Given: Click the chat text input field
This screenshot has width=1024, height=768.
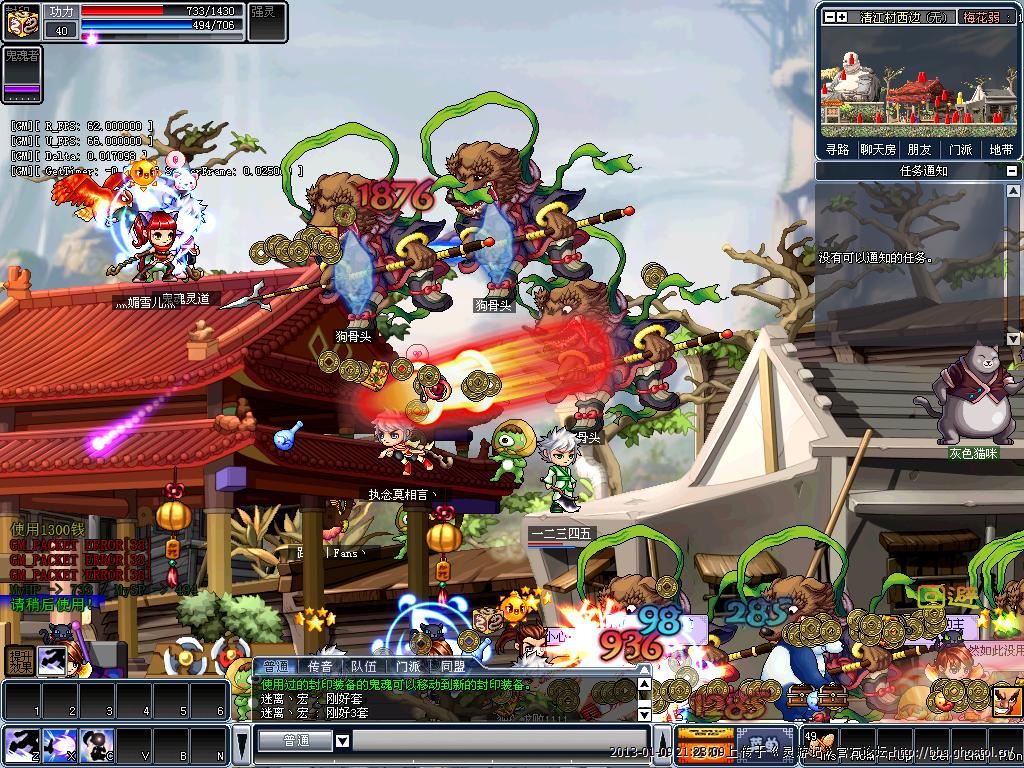Looking at the screenshot, I should tap(500, 741).
